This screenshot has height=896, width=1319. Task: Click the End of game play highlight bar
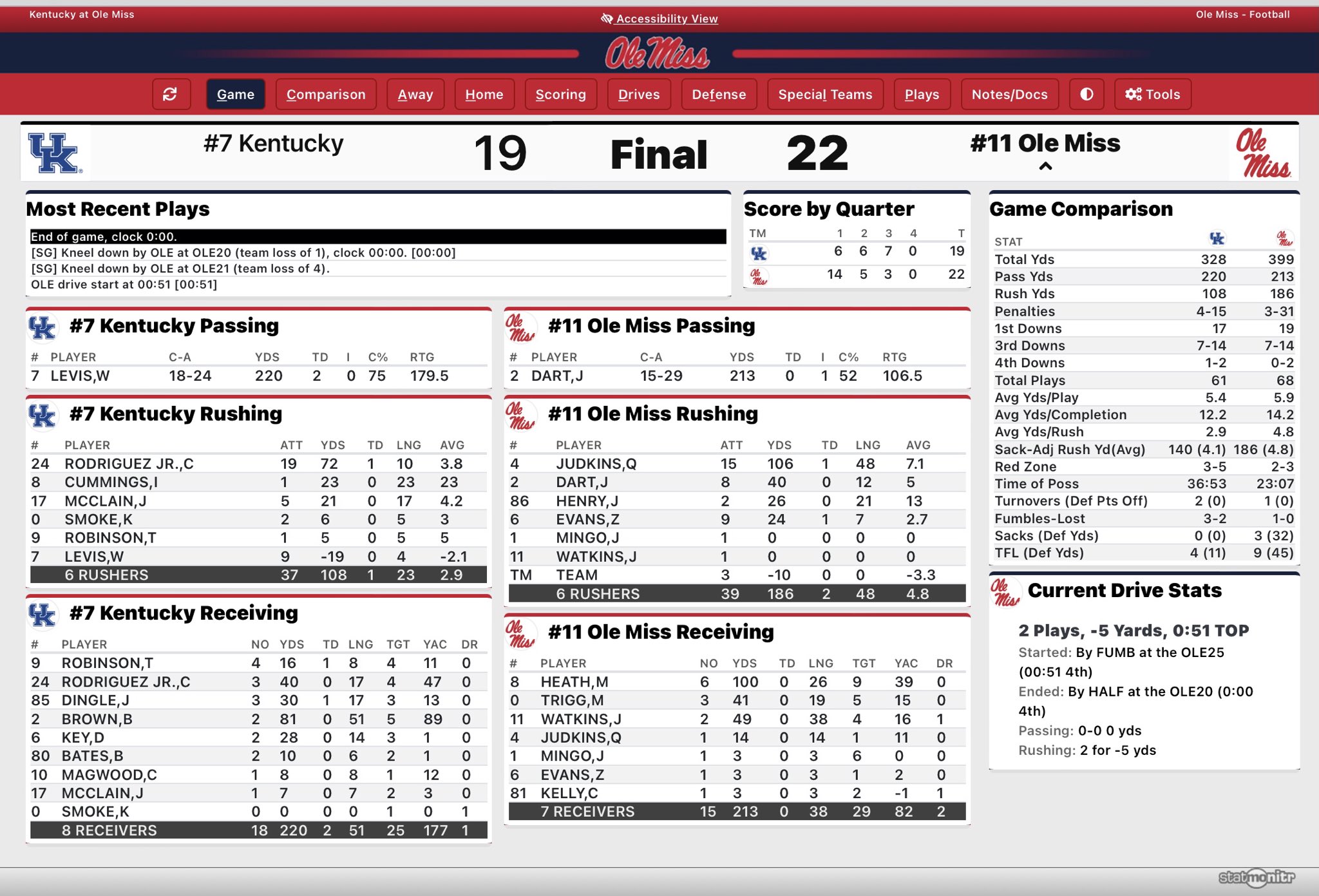coord(377,236)
